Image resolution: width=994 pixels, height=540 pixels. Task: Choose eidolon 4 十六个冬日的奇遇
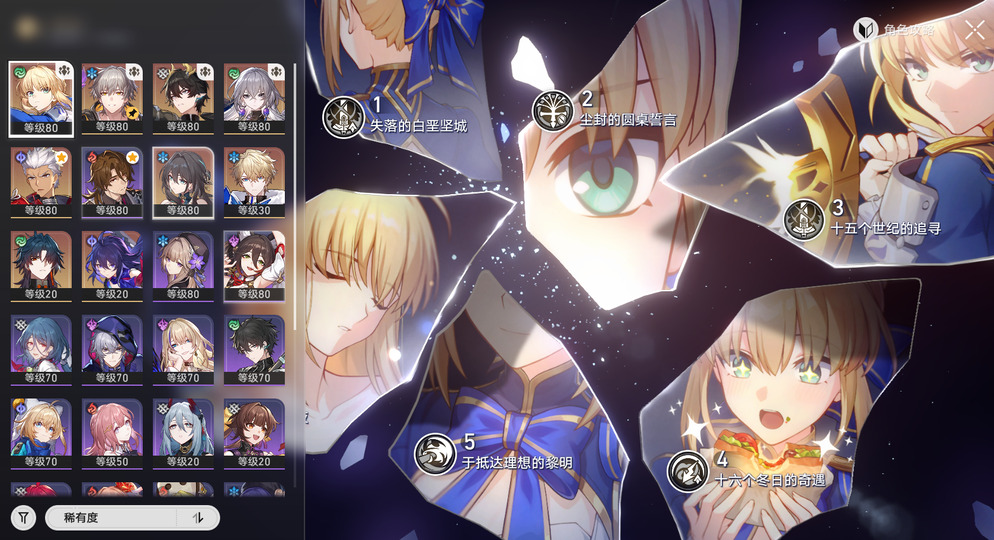(x=688, y=470)
